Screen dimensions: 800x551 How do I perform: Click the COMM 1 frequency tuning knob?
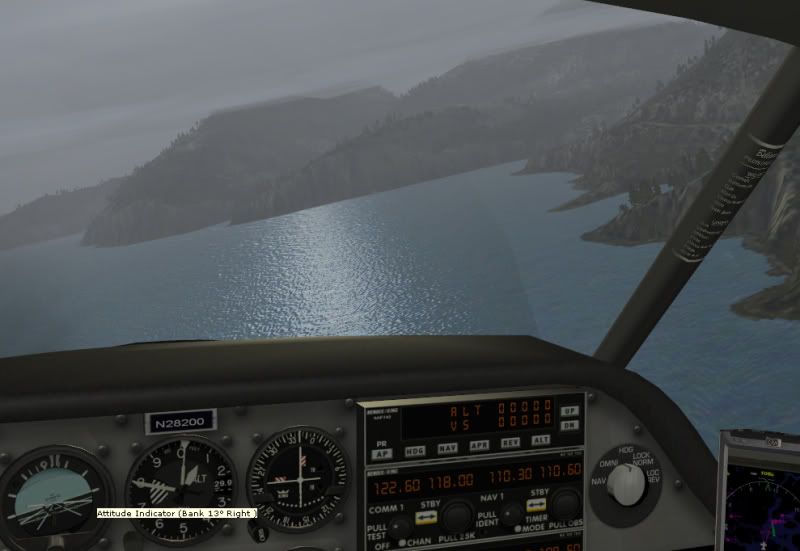pos(458,516)
